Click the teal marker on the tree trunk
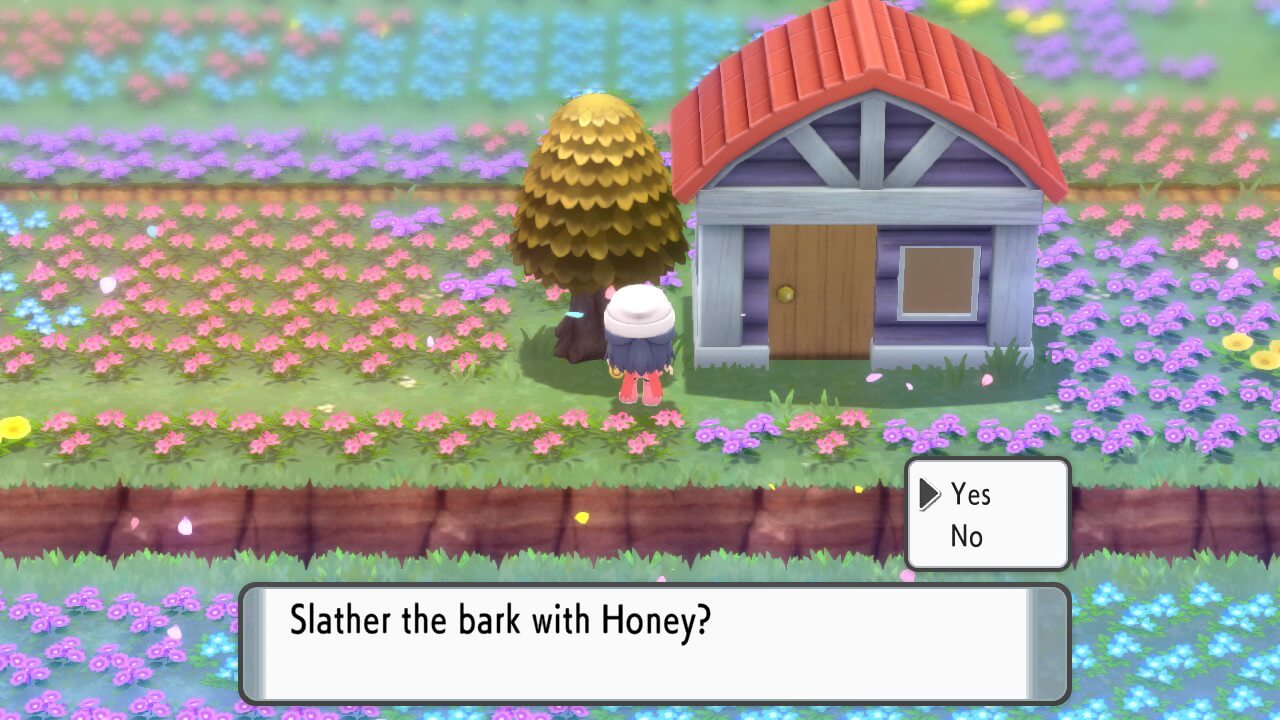1280x720 pixels. point(576,313)
